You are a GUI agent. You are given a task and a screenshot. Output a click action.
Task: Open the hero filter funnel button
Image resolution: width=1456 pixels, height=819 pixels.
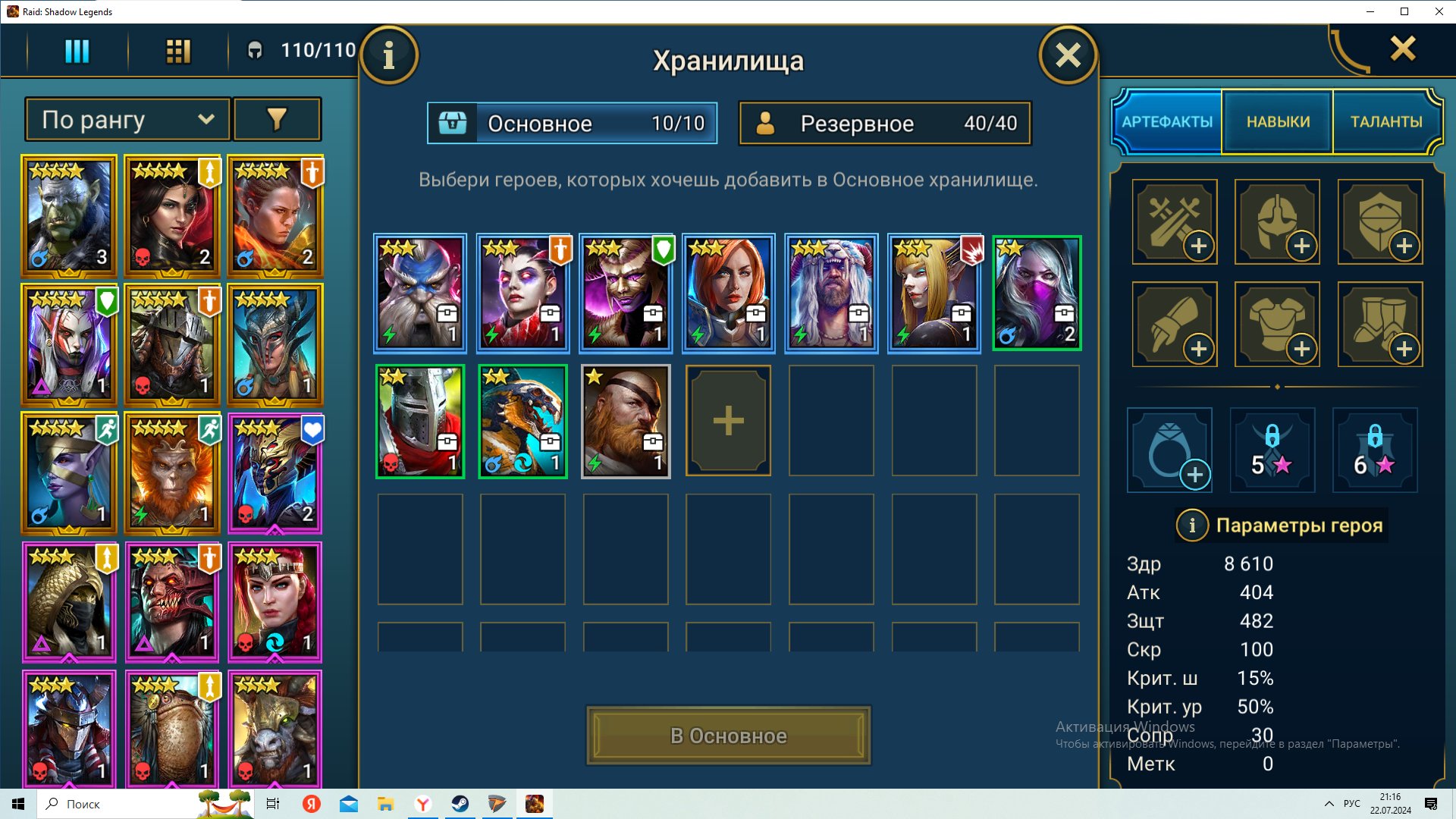[x=277, y=120]
